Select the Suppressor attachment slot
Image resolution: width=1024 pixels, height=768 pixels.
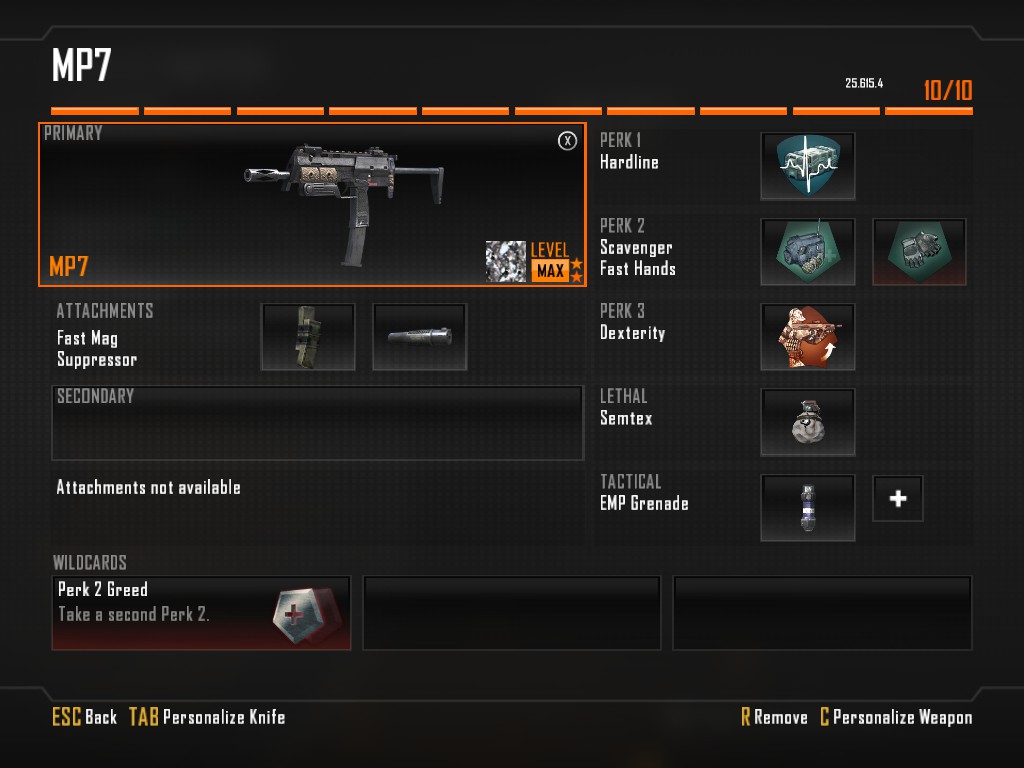pos(419,337)
